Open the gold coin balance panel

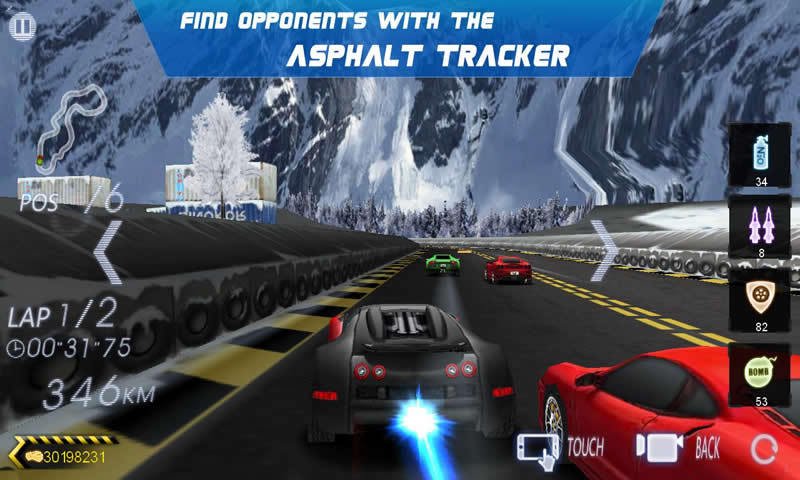(60, 456)
